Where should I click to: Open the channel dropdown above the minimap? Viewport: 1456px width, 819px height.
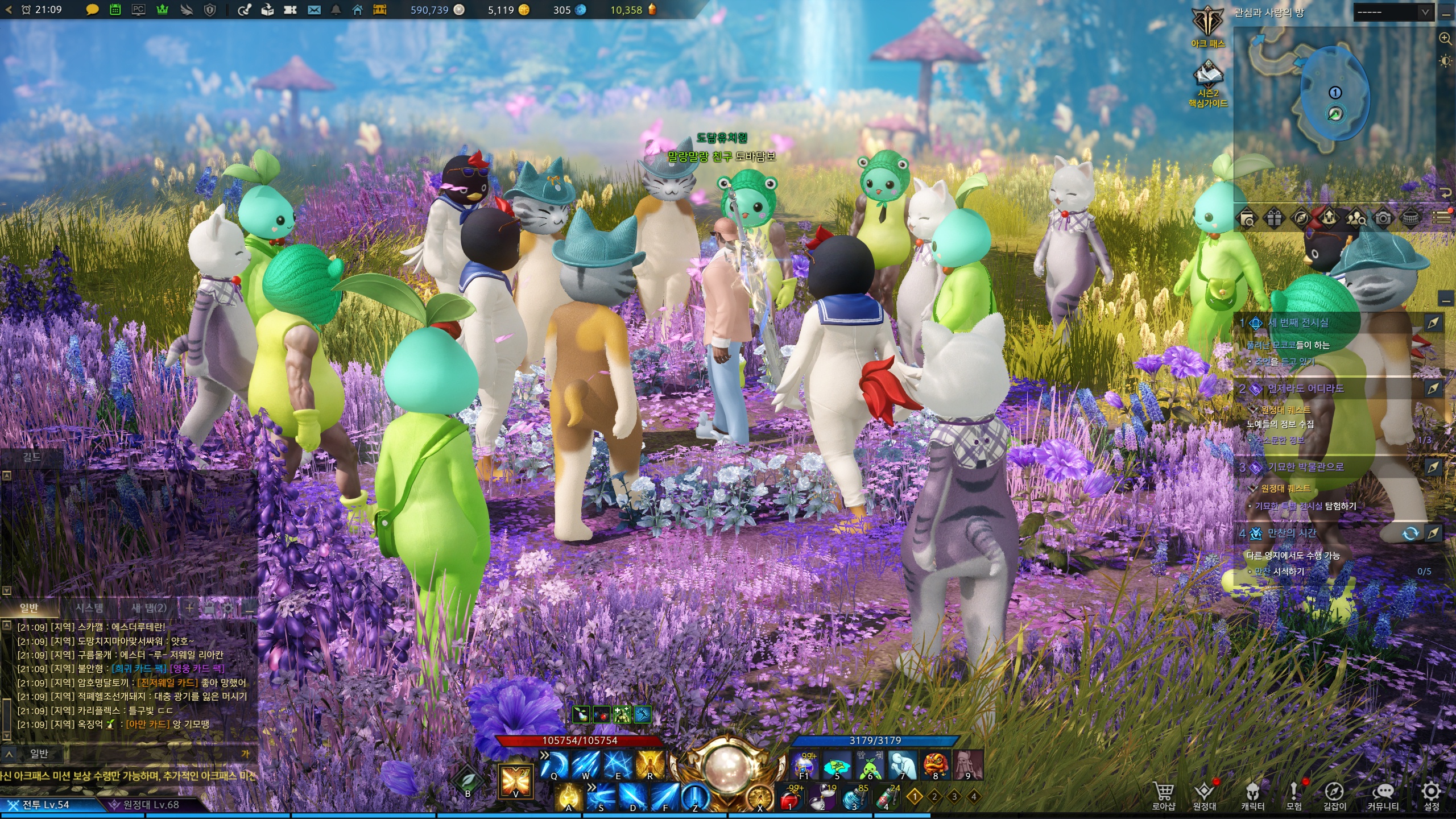tap(1392, 13)
